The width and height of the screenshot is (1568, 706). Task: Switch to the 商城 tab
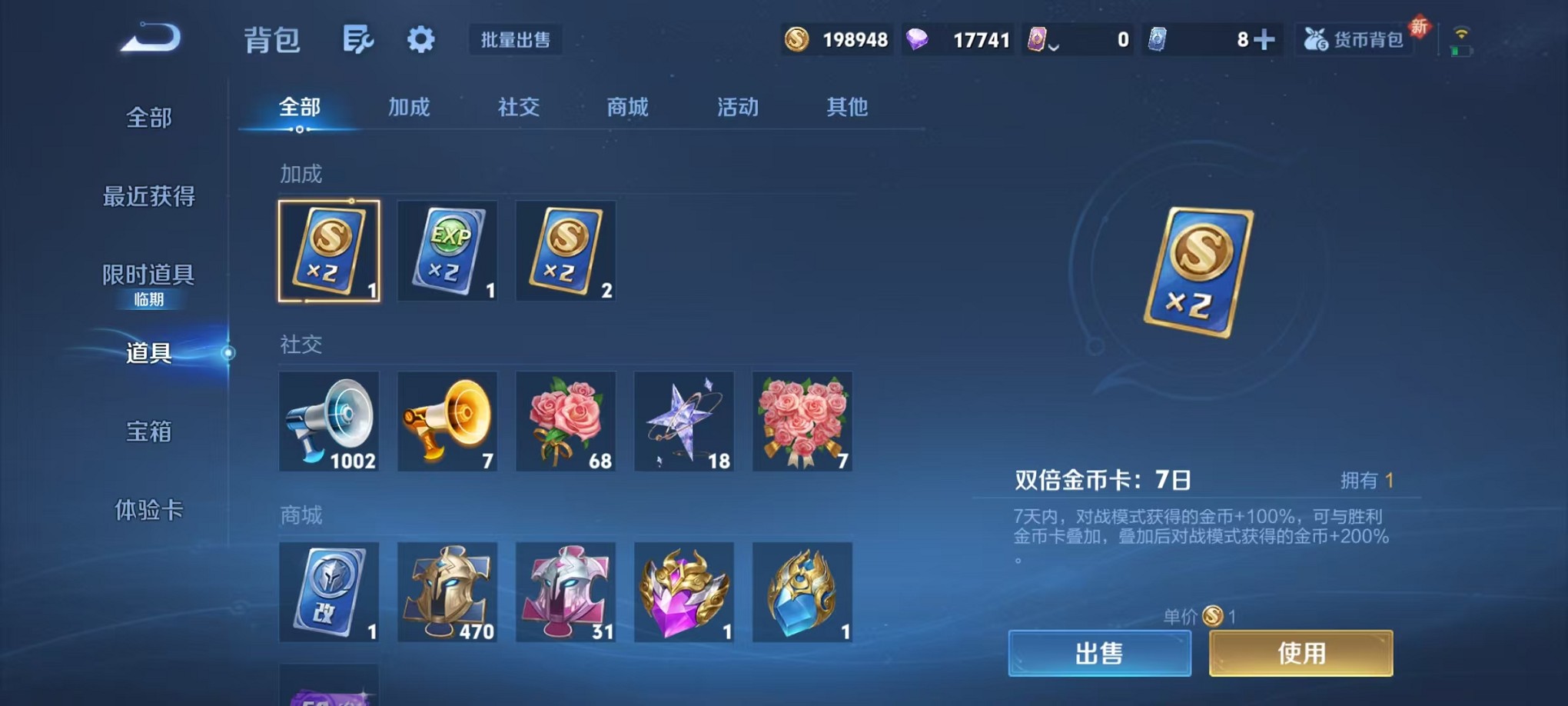626,108
